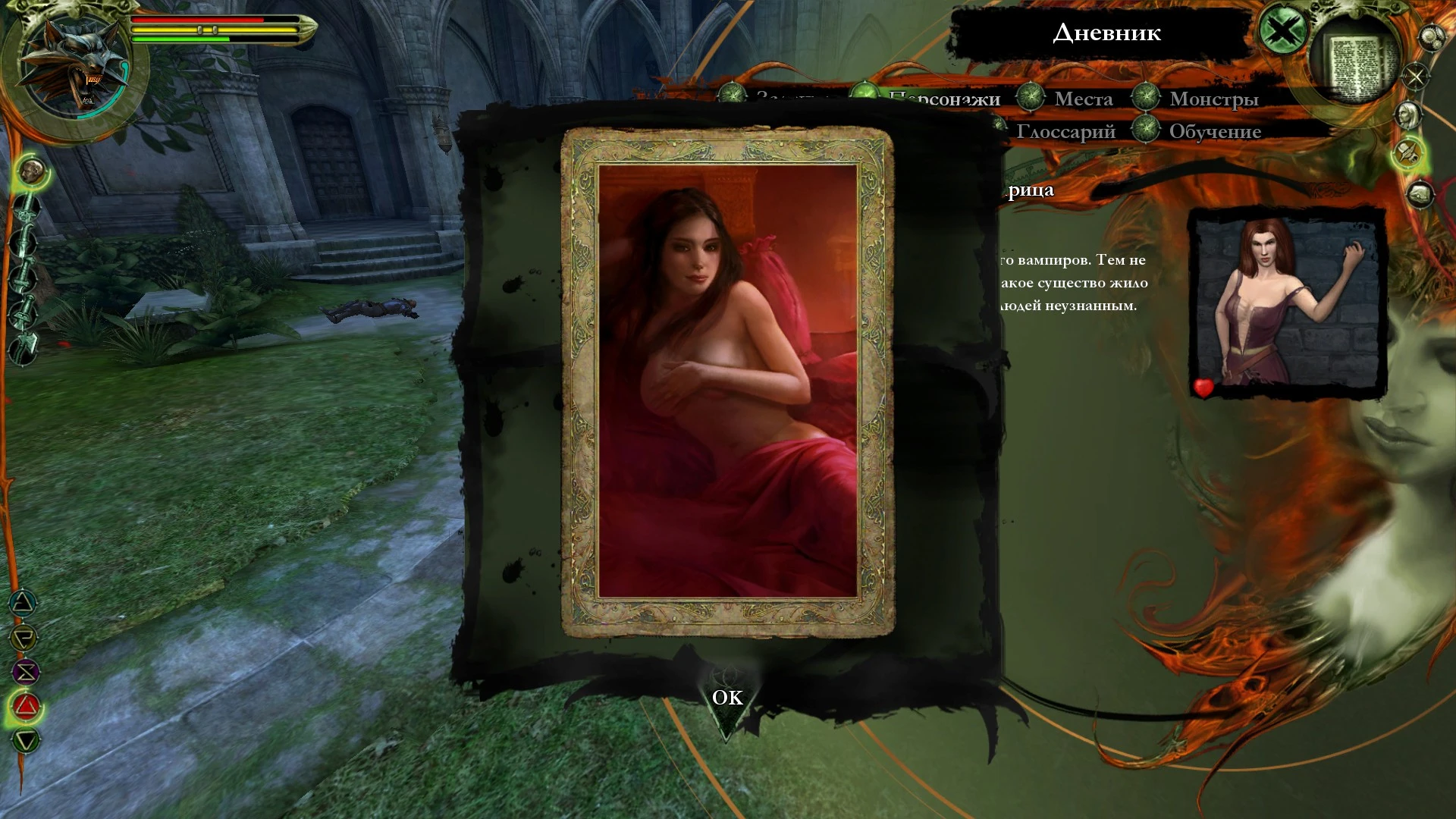Click the journal book icon in the top-right medallion
1456x819 pixels.
1357,59
